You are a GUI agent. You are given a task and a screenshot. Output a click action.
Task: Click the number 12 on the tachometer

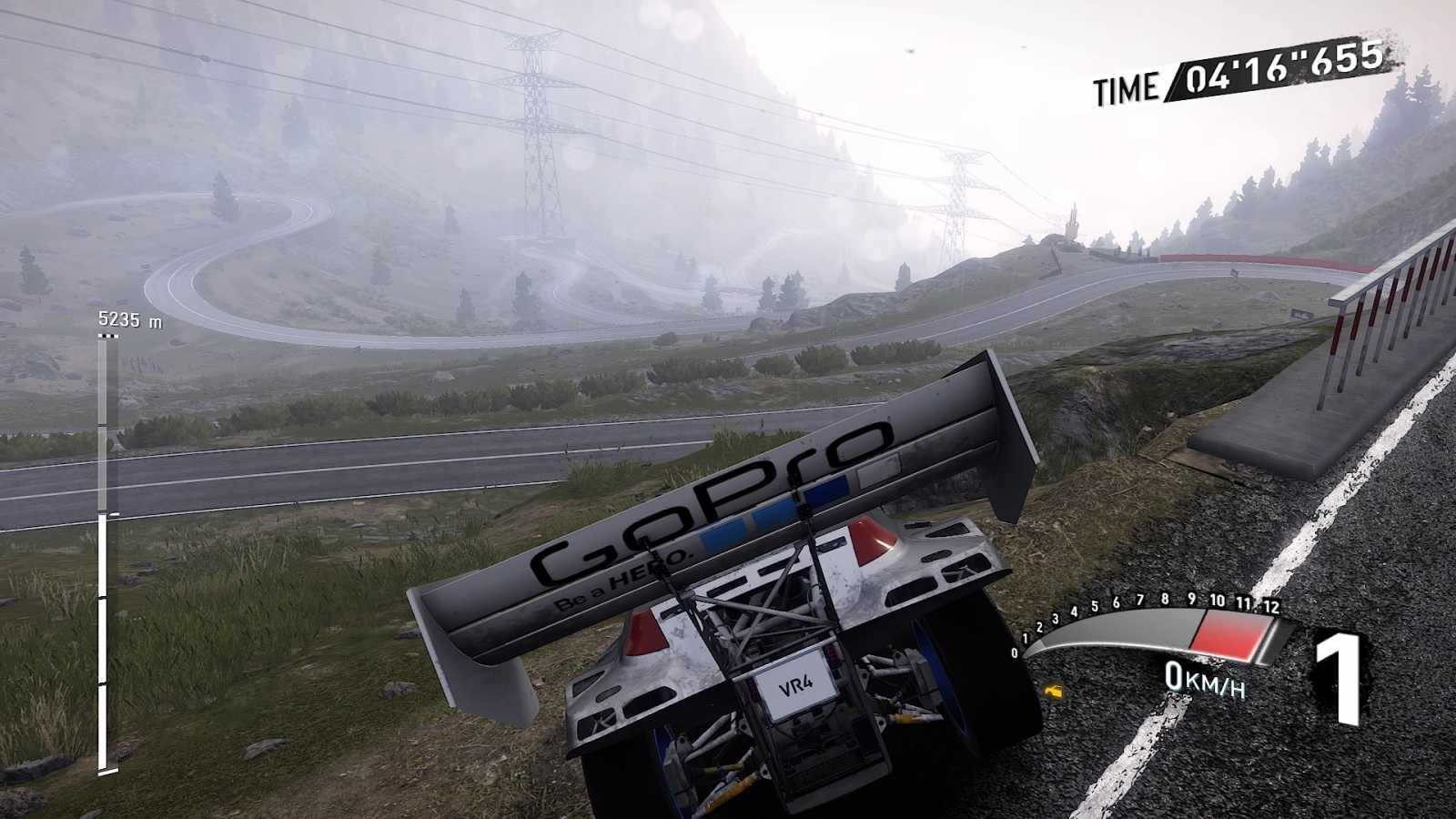pos(1274,606)
